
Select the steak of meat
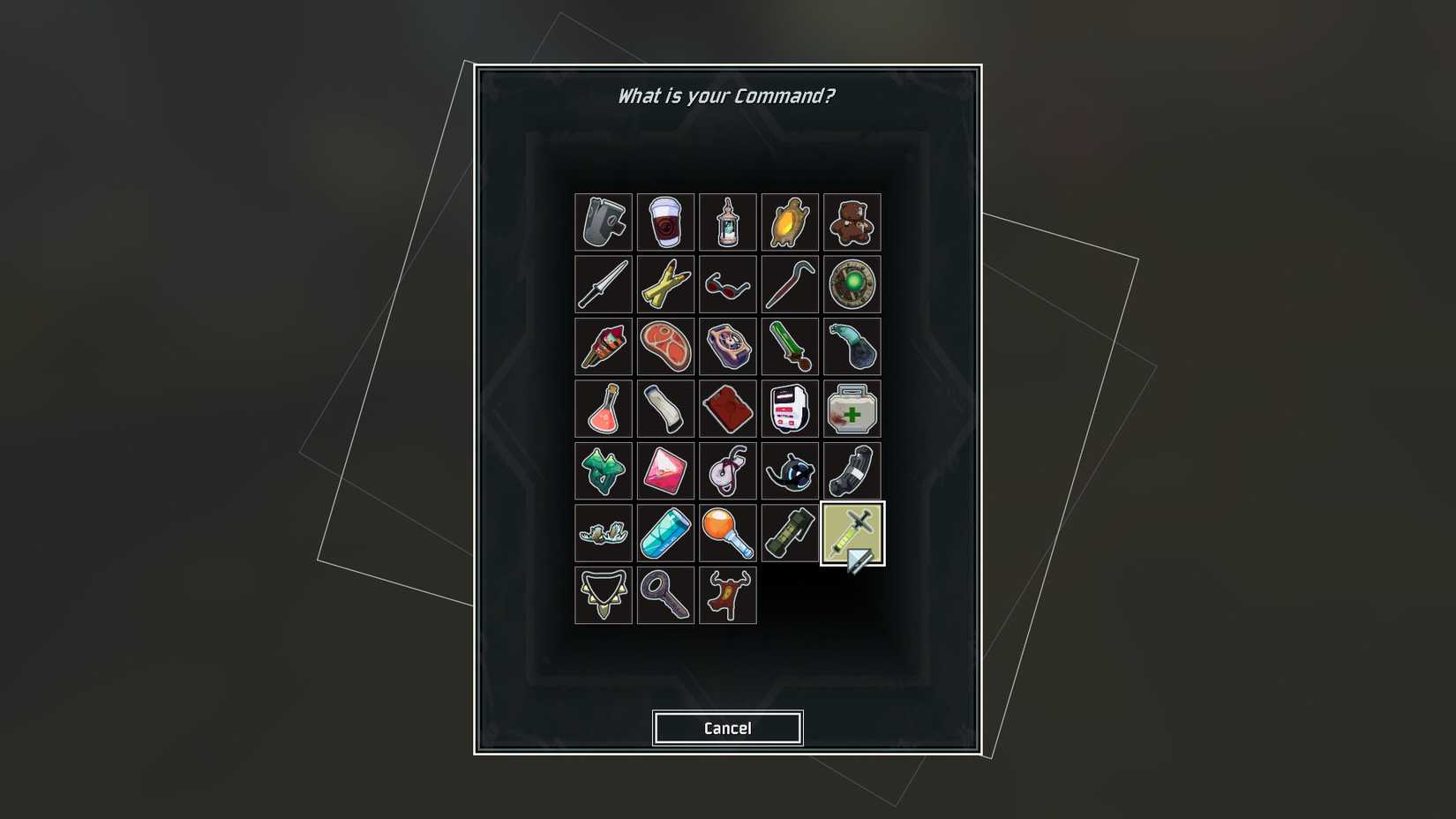(665, 346)
